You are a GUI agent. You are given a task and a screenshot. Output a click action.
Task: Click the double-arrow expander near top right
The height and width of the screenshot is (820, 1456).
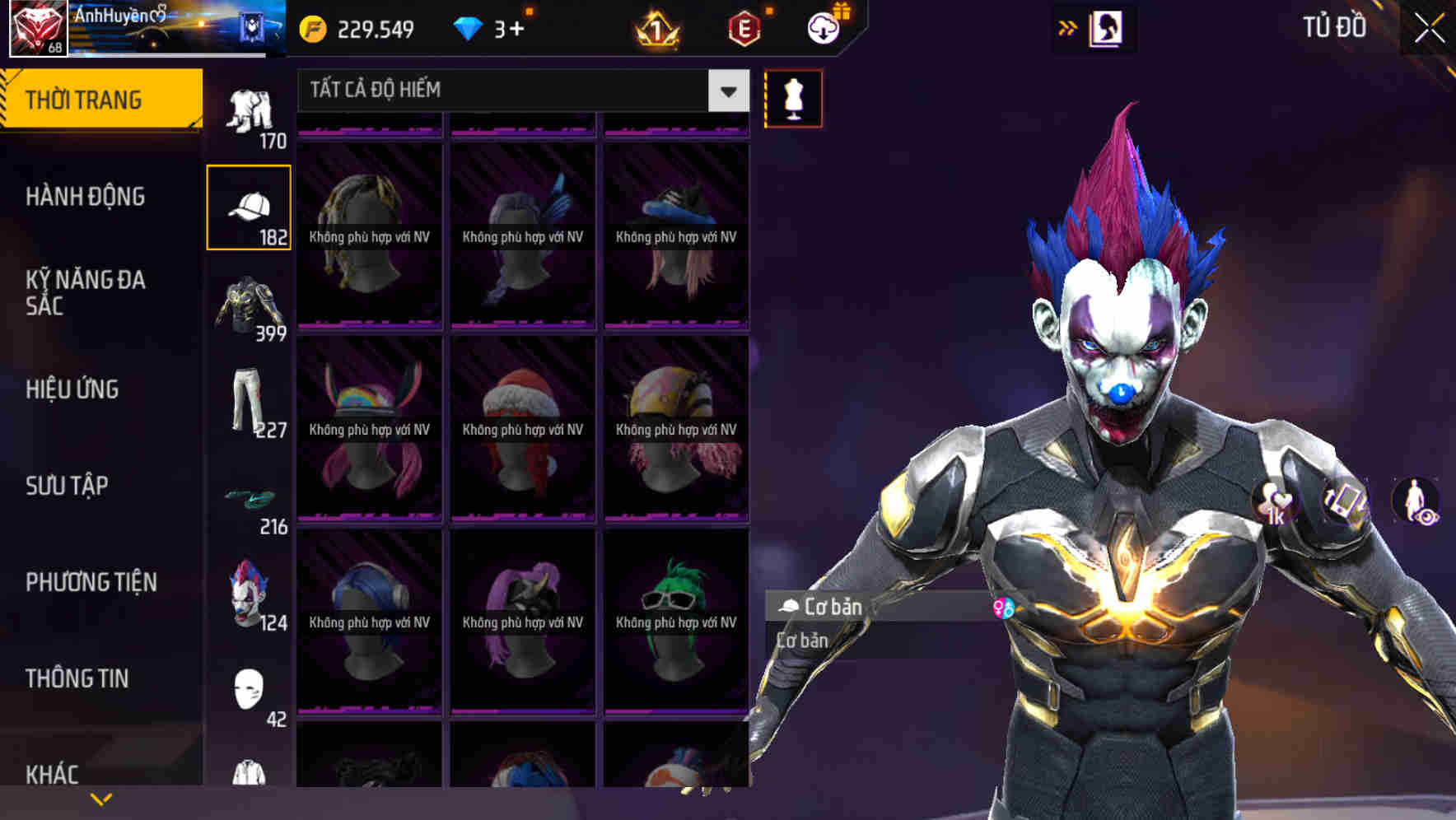[1068, 27]
